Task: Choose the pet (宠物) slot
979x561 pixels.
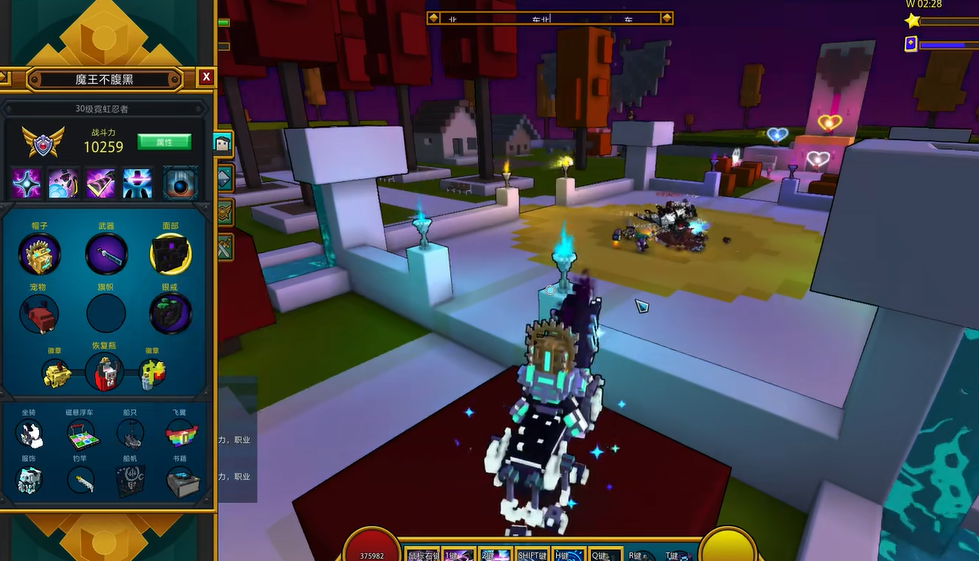Action: (39, 314)
